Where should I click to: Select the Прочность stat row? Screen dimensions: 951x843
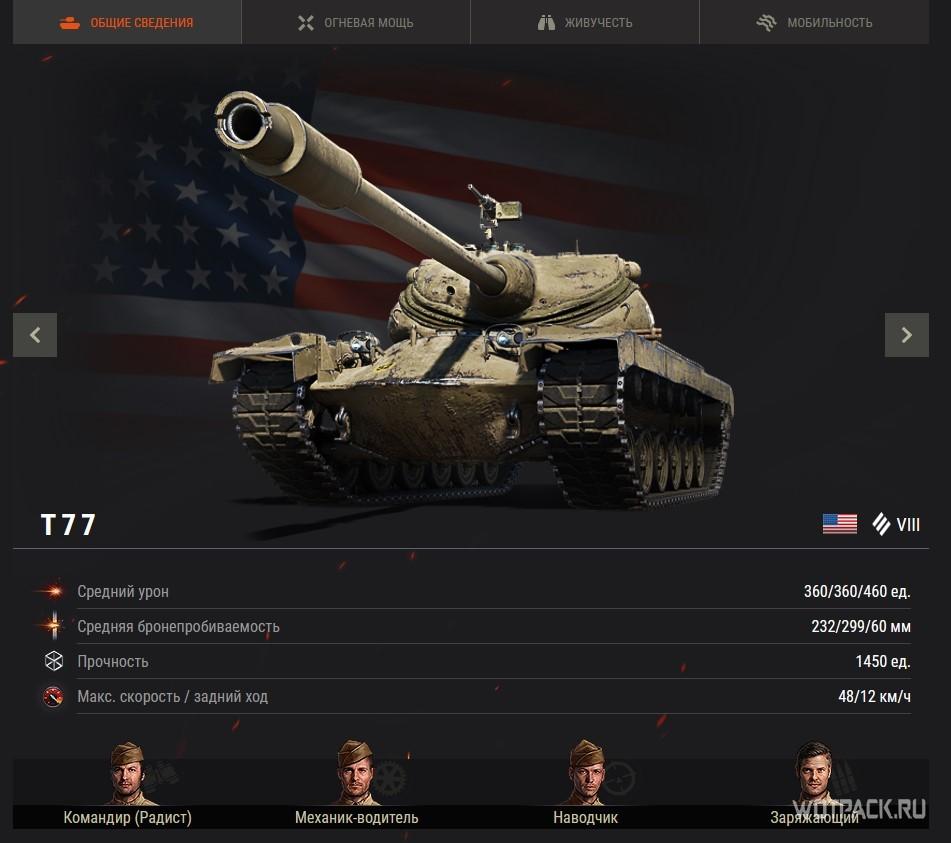[x=476, y=662]
